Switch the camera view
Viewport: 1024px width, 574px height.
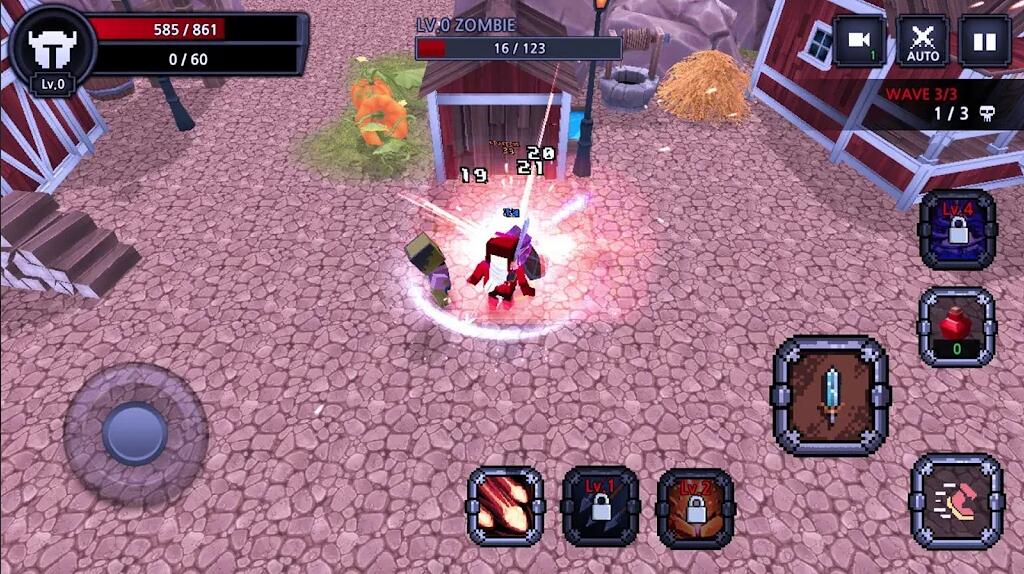[859, 41]
